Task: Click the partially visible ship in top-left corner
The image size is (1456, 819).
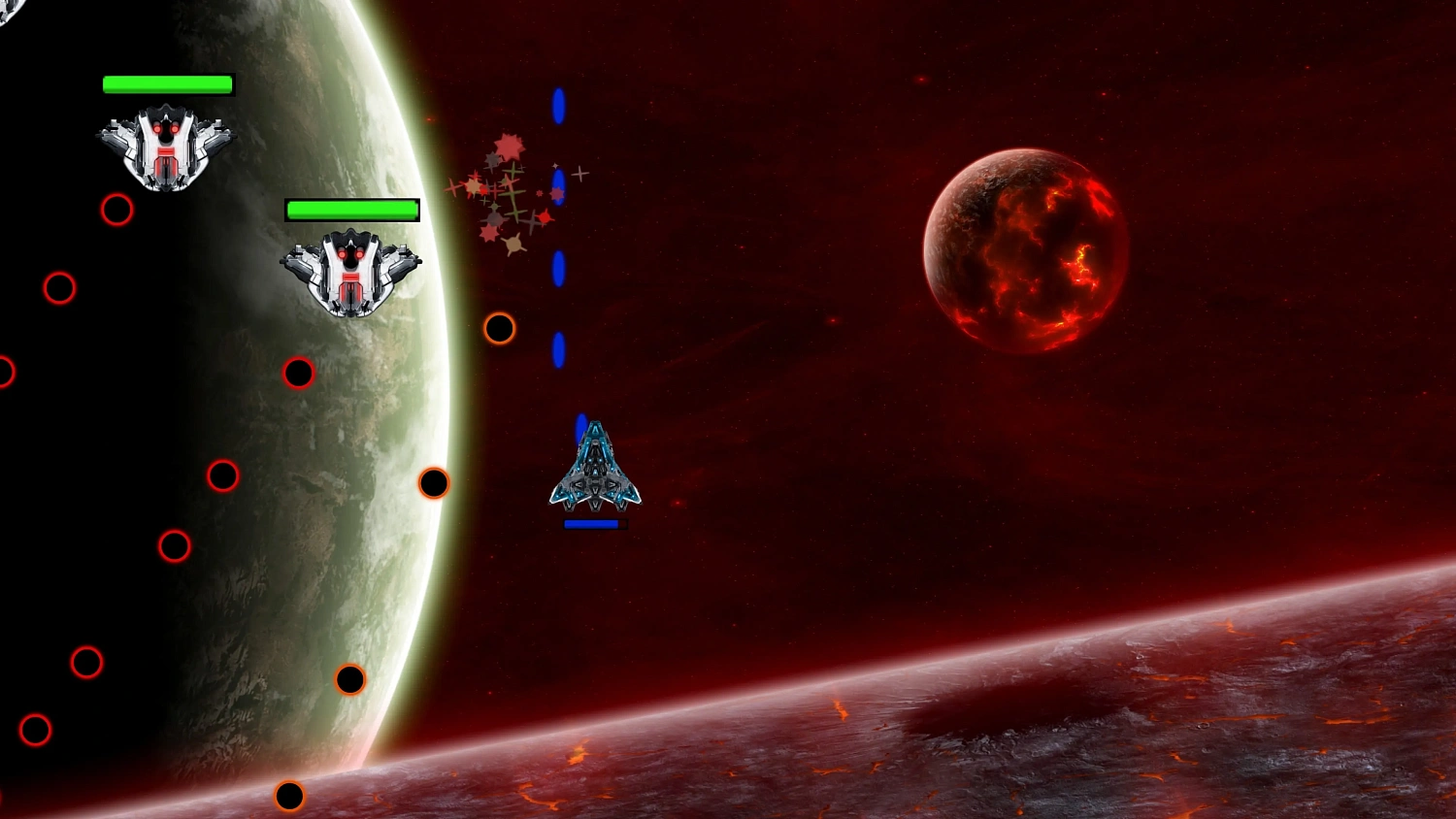Action: click(x=8, y=12)
